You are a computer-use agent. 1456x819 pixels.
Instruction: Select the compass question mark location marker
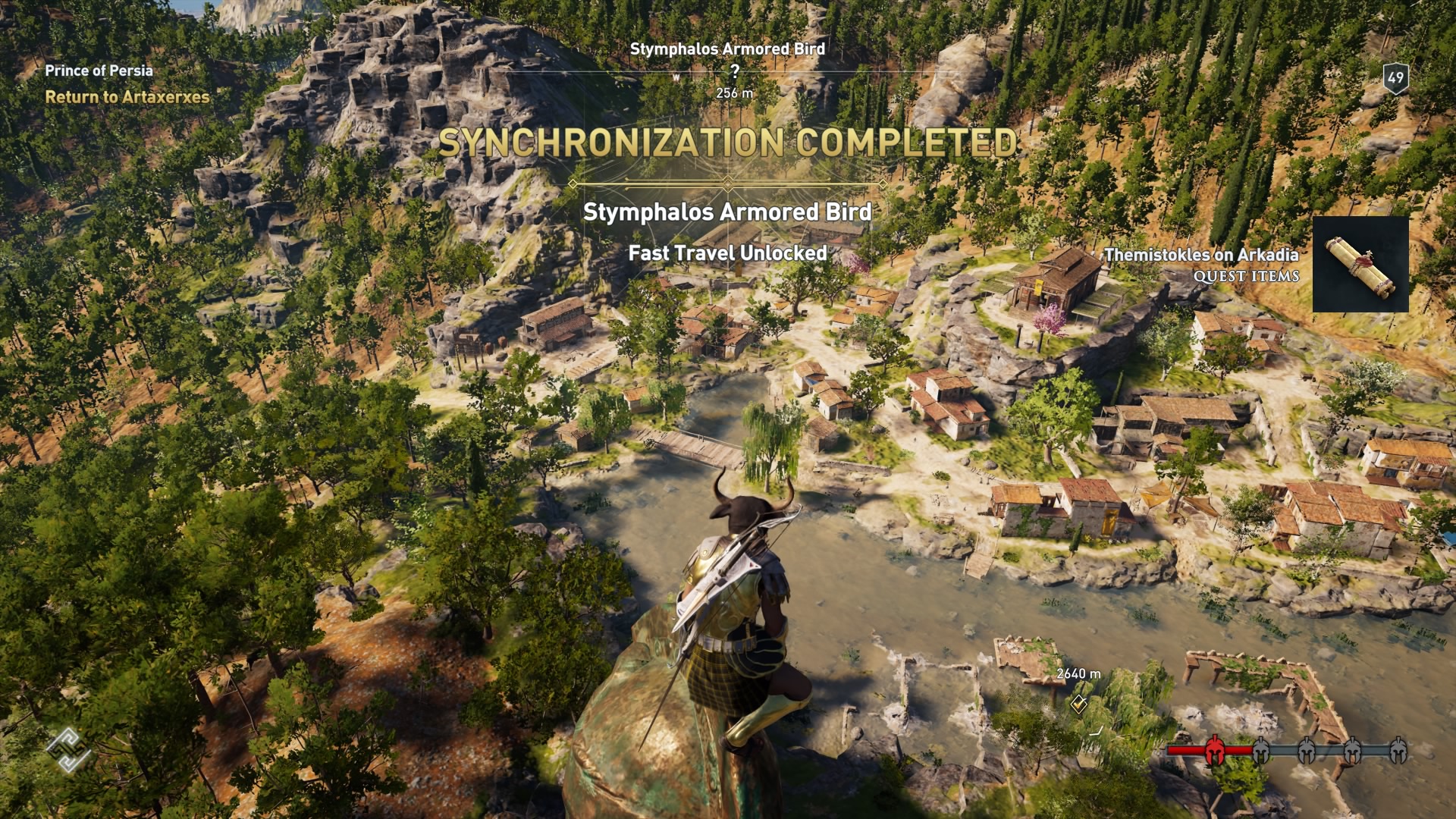tap(734, 72)
